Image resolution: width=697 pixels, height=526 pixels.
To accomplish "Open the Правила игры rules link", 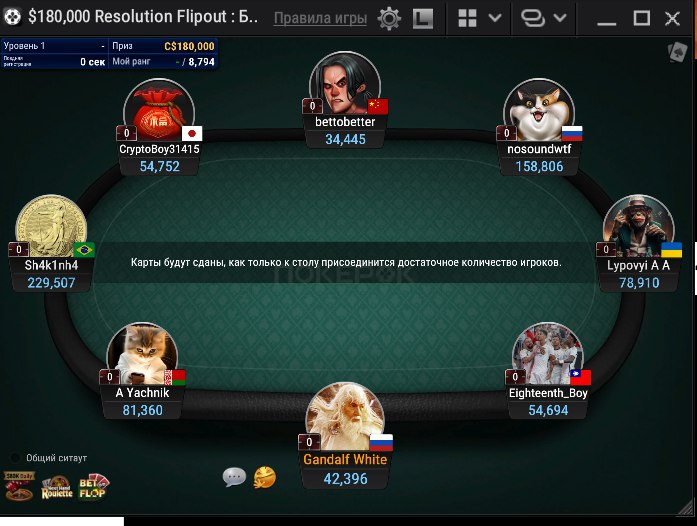I will (x=320, y=18).
